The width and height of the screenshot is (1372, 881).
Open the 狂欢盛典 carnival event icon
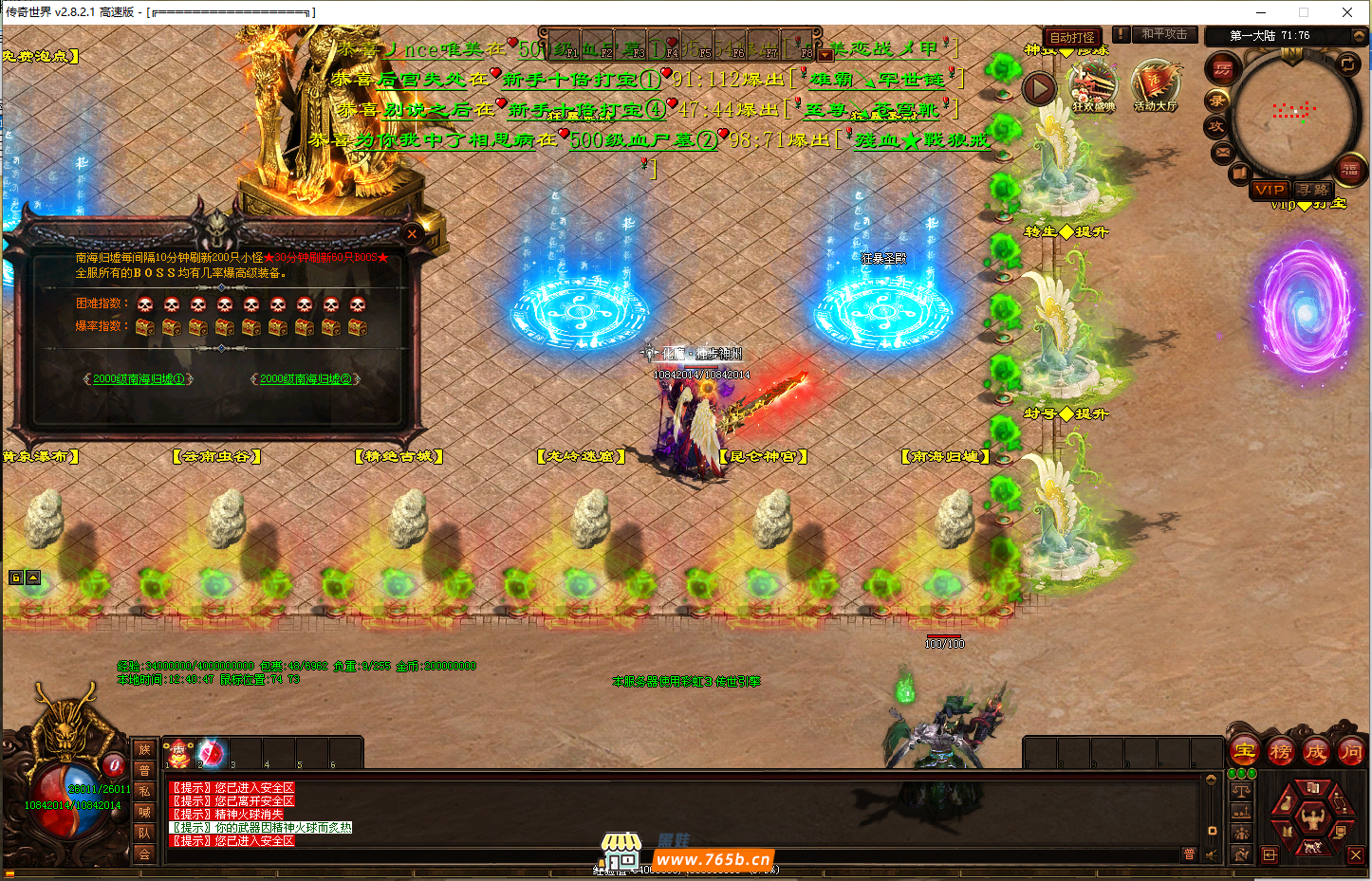1093,86
